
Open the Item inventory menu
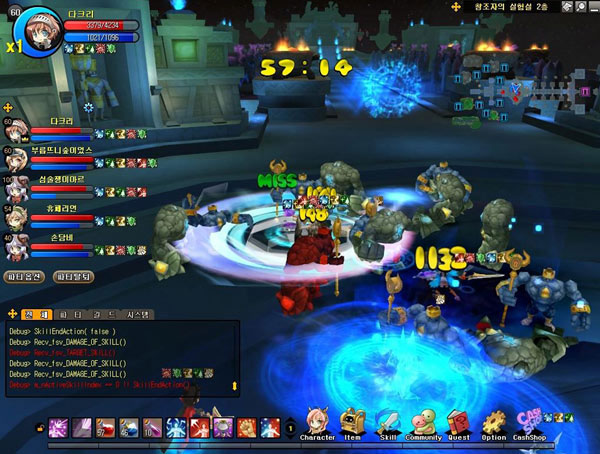coord(352,423)
